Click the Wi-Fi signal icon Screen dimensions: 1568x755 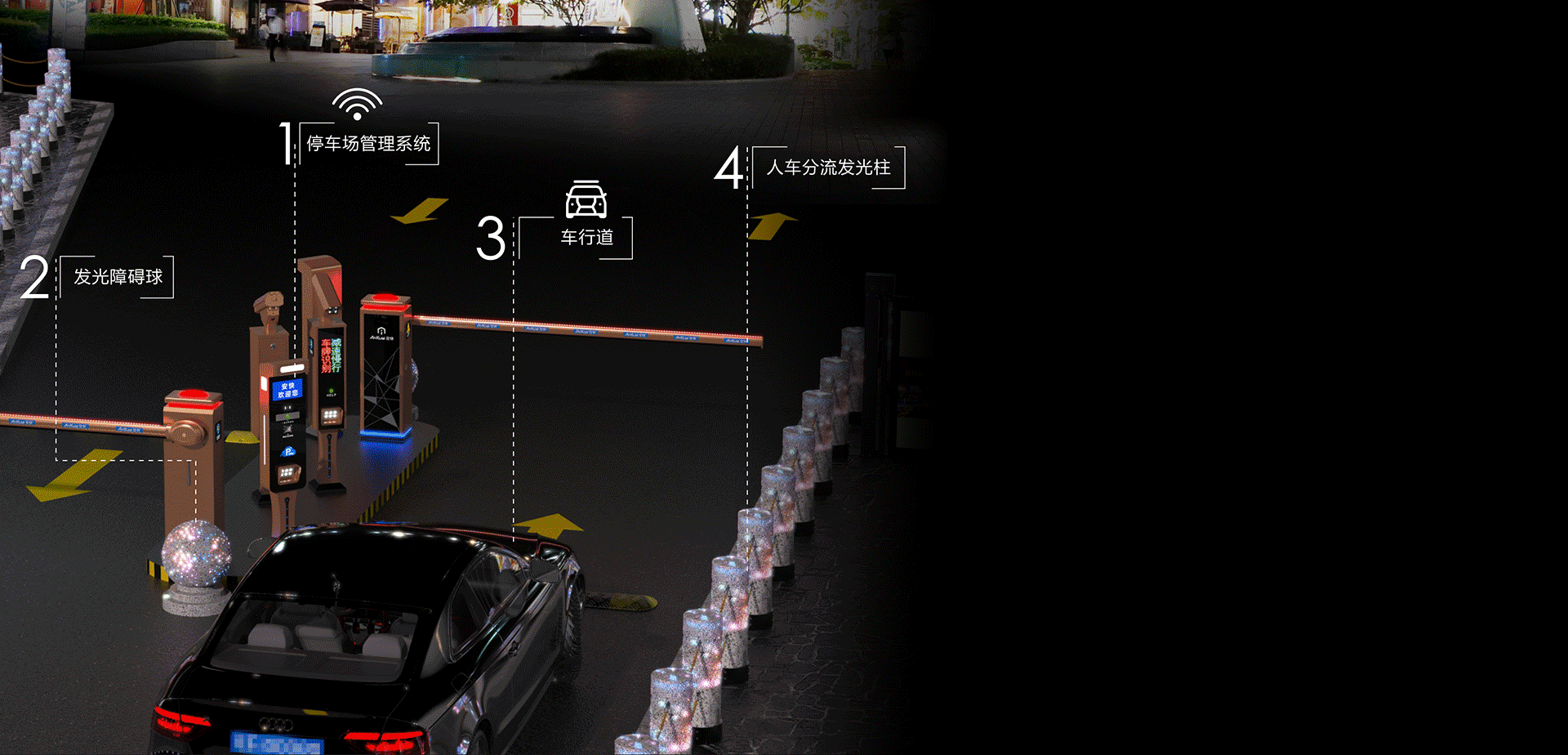357,104
